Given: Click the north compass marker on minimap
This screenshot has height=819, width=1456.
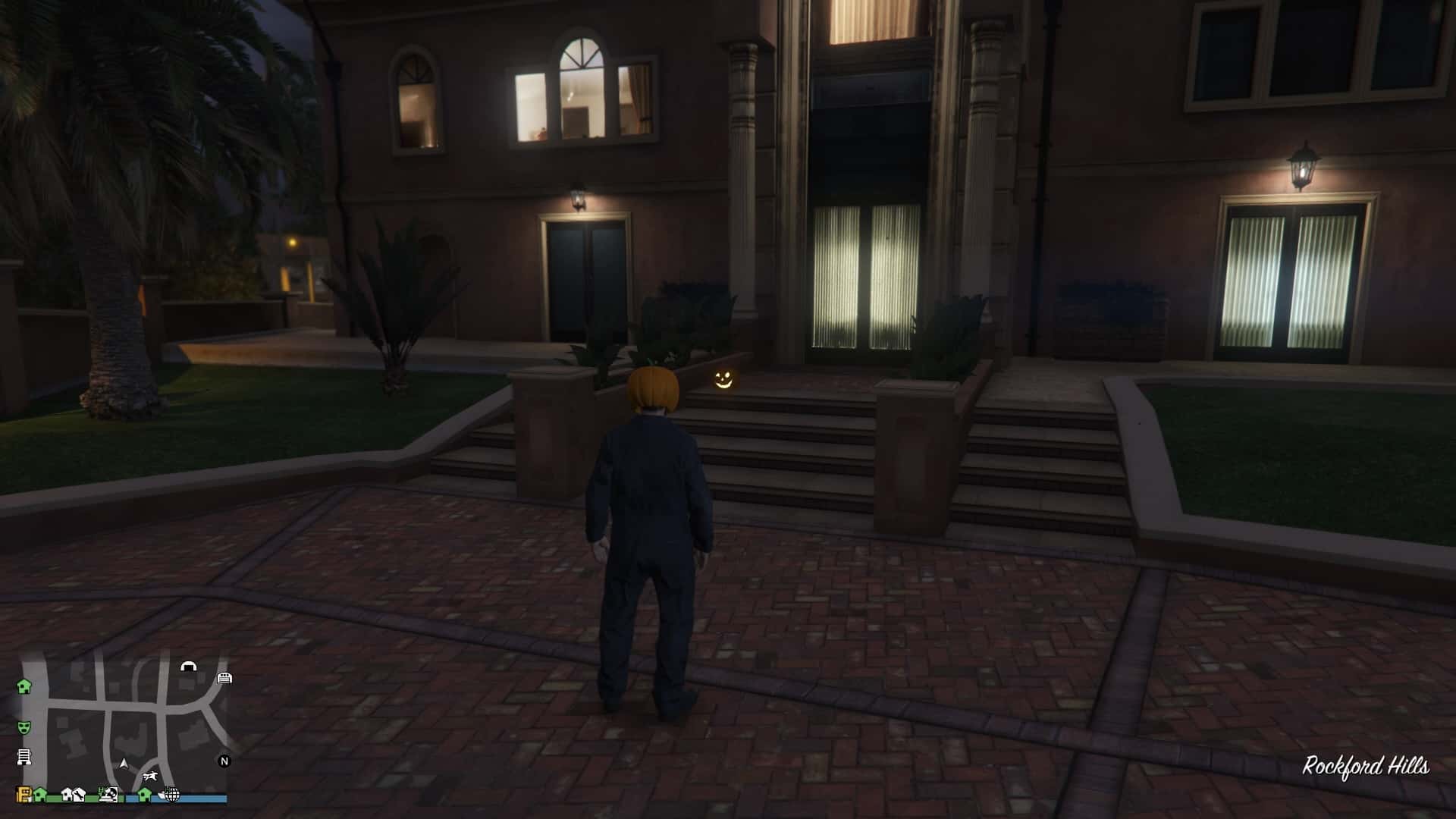Looking at the screenshot, I should point(224,761).
